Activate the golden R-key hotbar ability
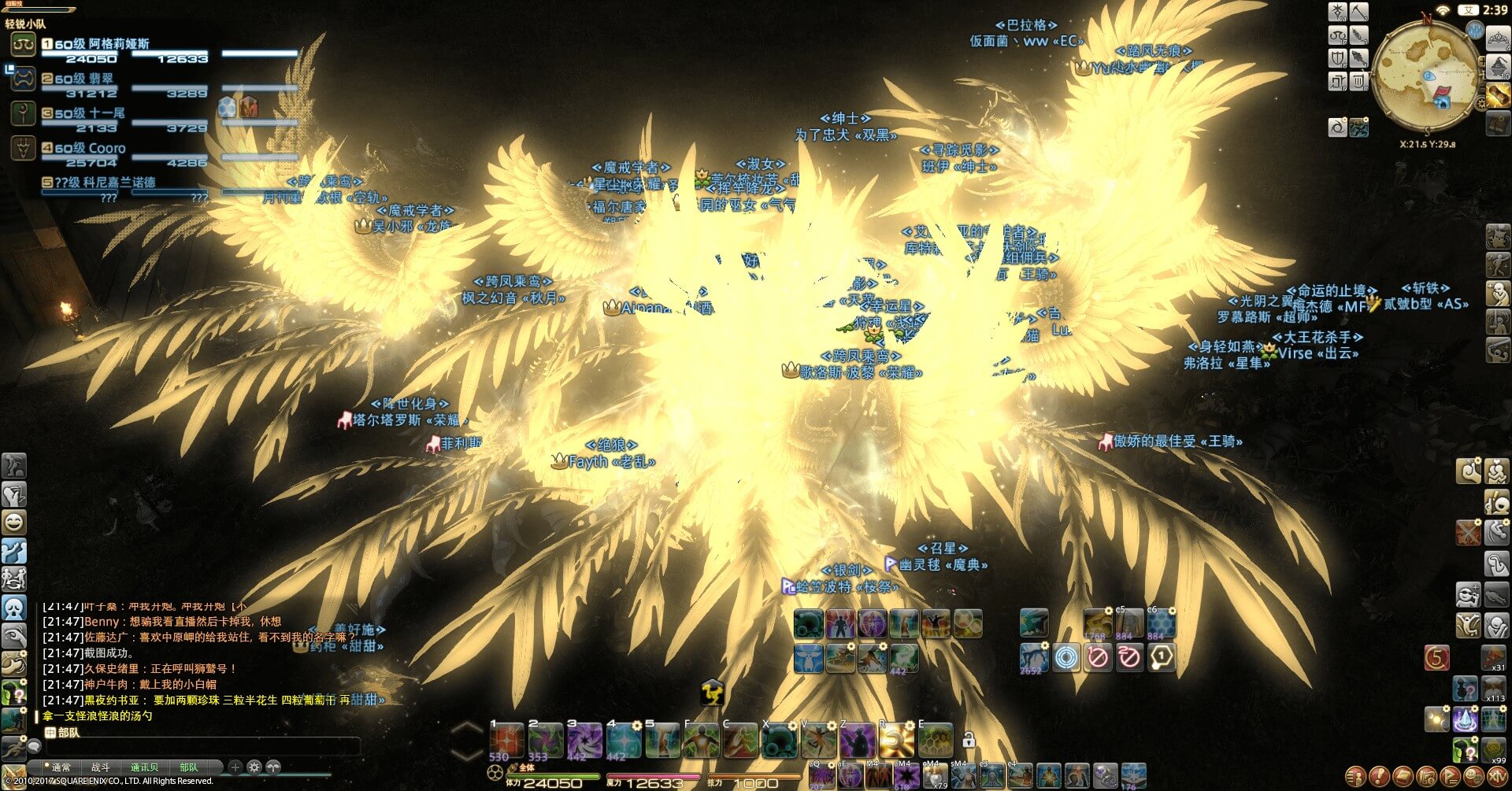This screenshot has width=1512, height=791. tap(895, 741)
